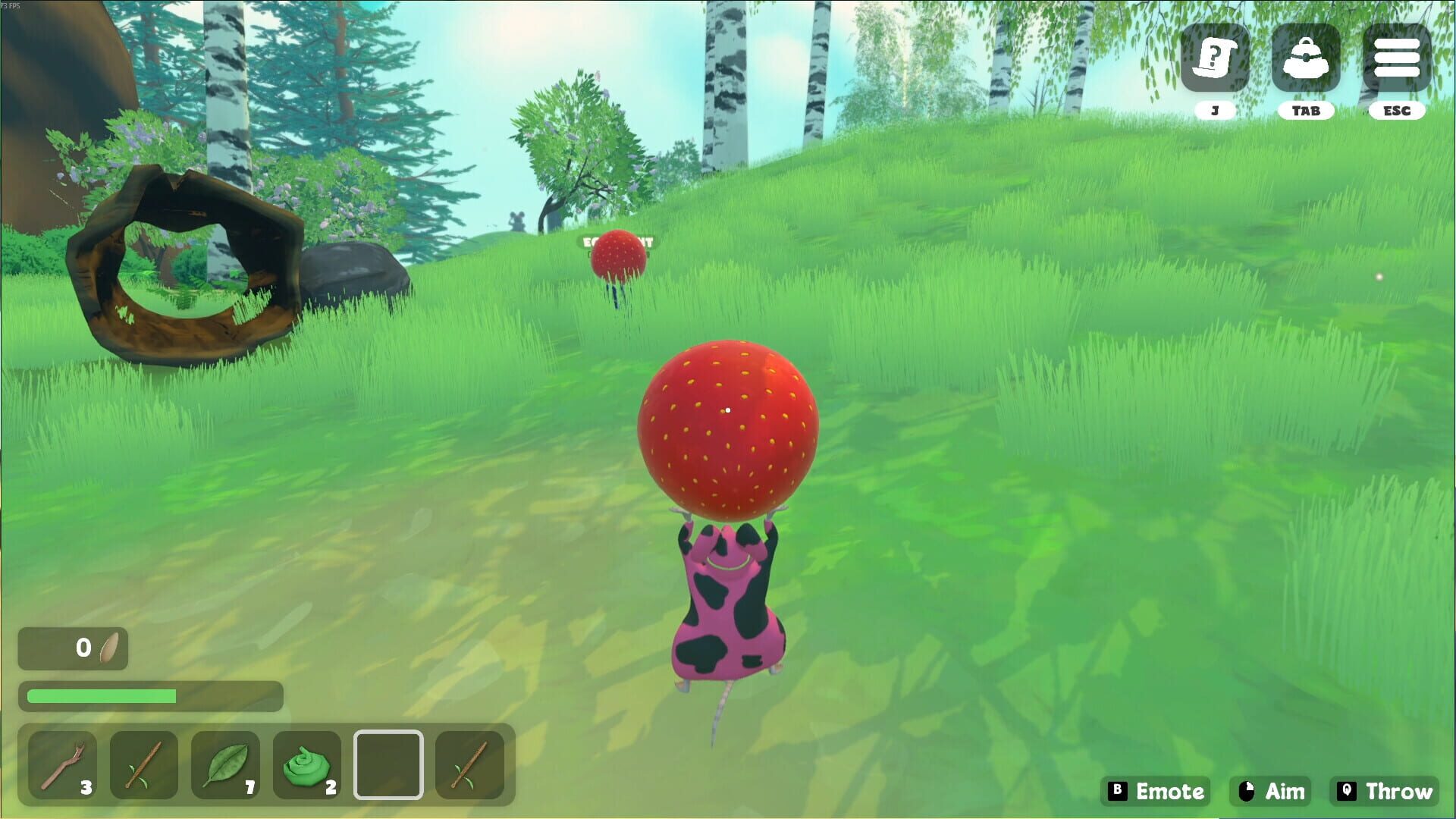Select the leaf item showing count 7
This screenshot has width=1456, height=819.
pyautogui.click(x=226, y=764)
